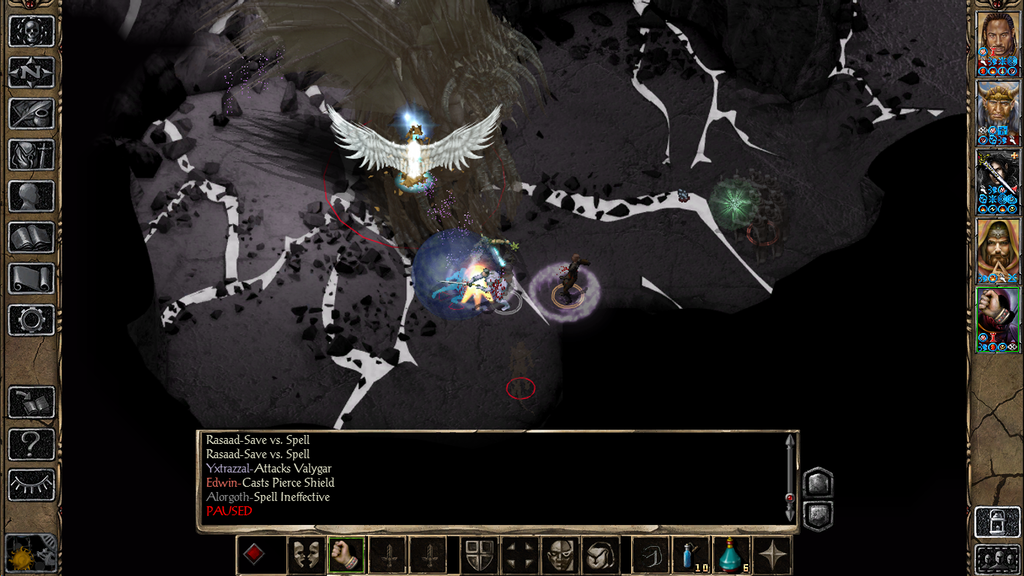Select the fist portrait party member
Screen dimensions: 1024x576
[997, 319]
